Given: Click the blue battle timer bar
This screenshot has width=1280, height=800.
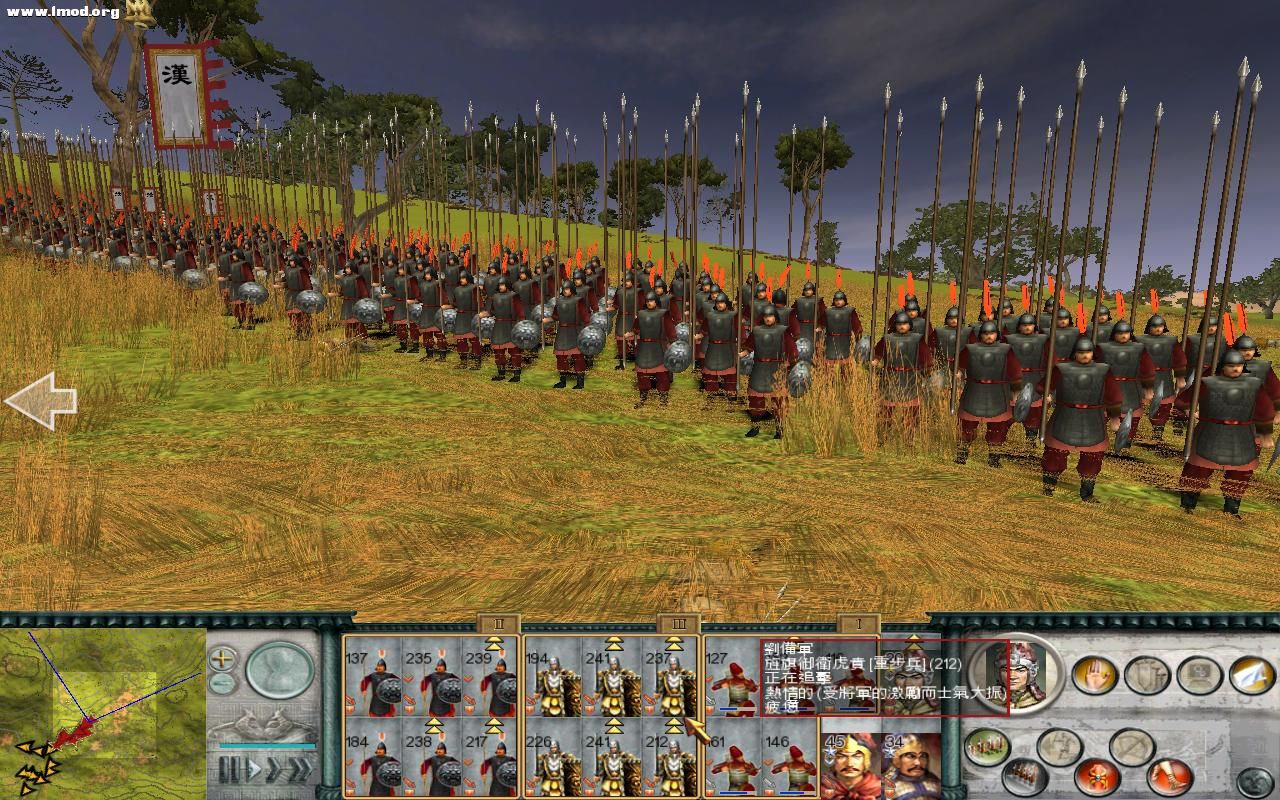Looking at the screenshot, I should [x=267, y=746].
